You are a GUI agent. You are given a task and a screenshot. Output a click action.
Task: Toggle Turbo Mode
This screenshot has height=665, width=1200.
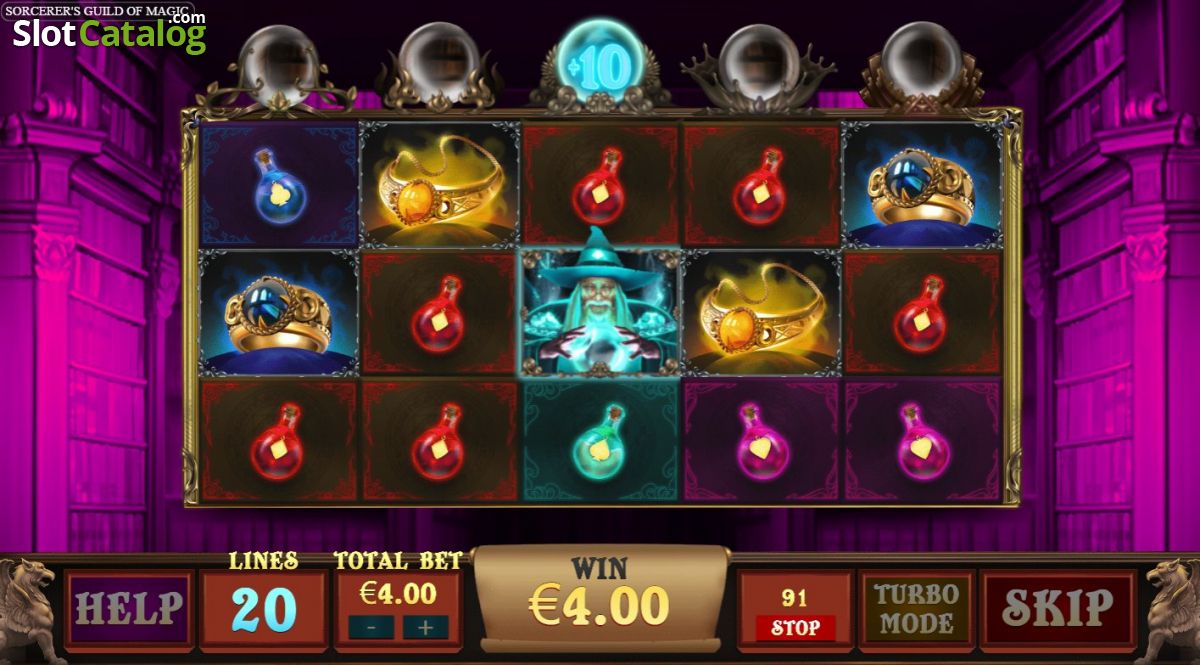pos(916,608)
